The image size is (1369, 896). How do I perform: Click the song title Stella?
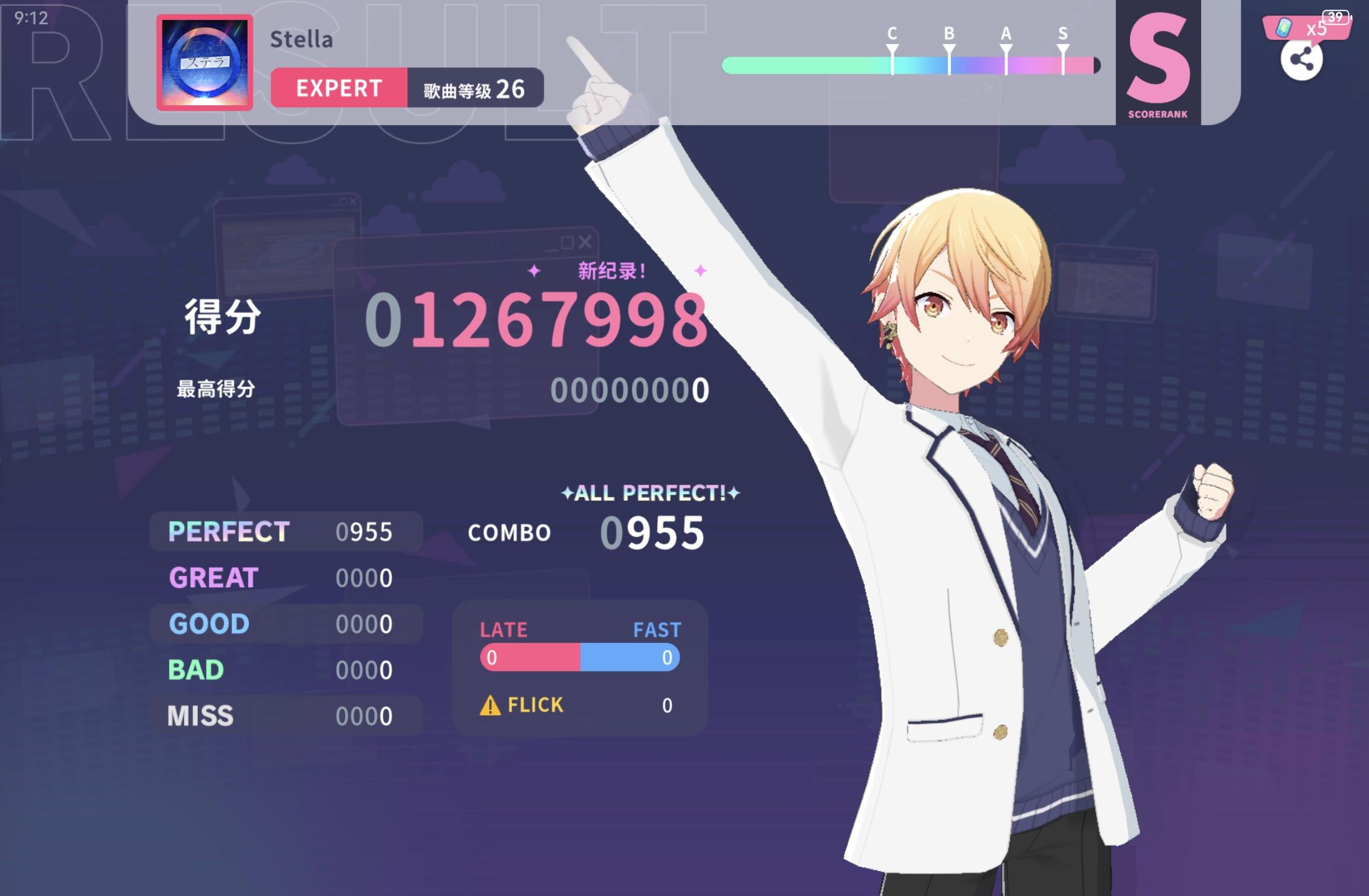(x=302, y=39)
